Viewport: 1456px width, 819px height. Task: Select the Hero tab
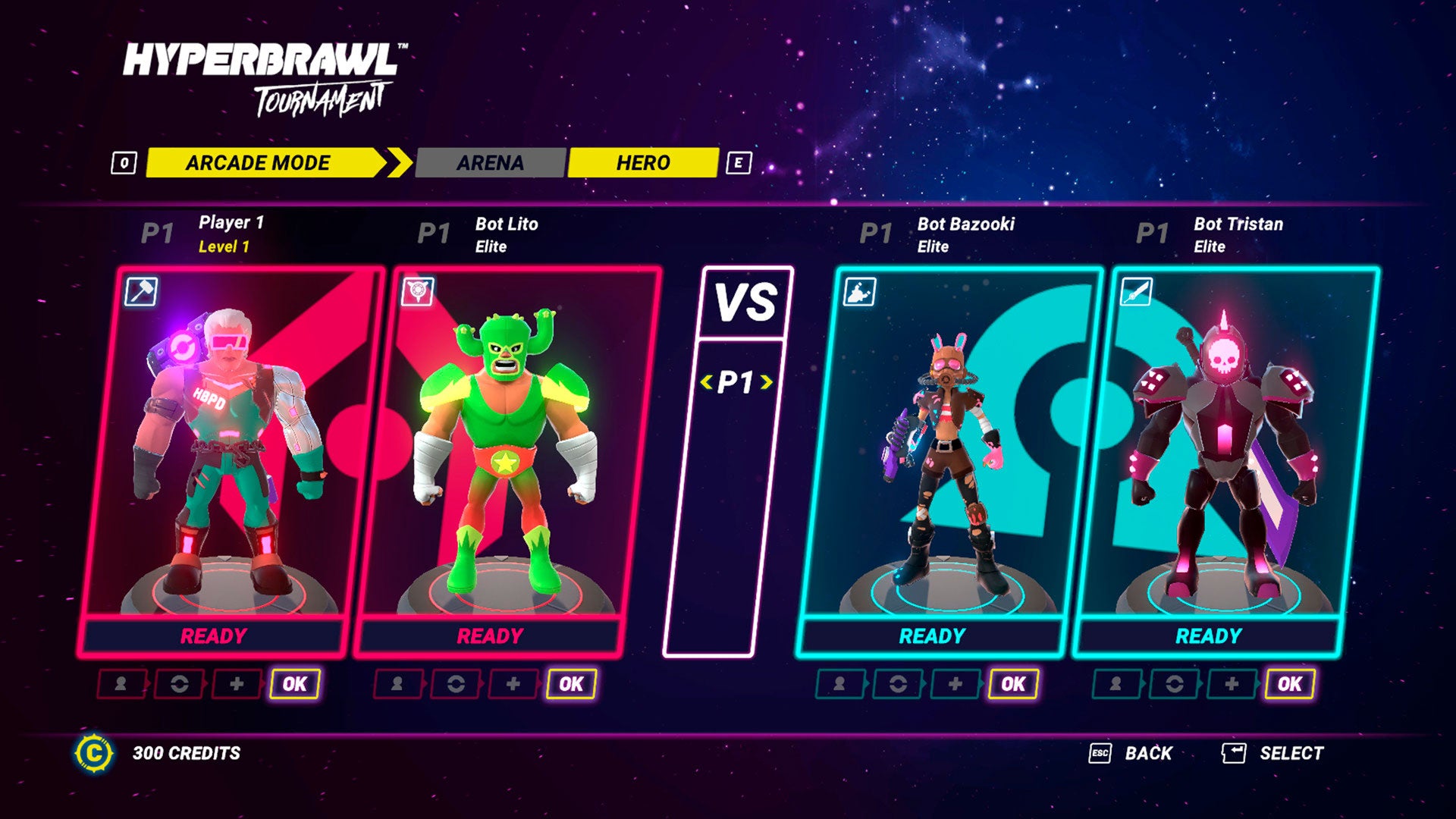(642, 163)
